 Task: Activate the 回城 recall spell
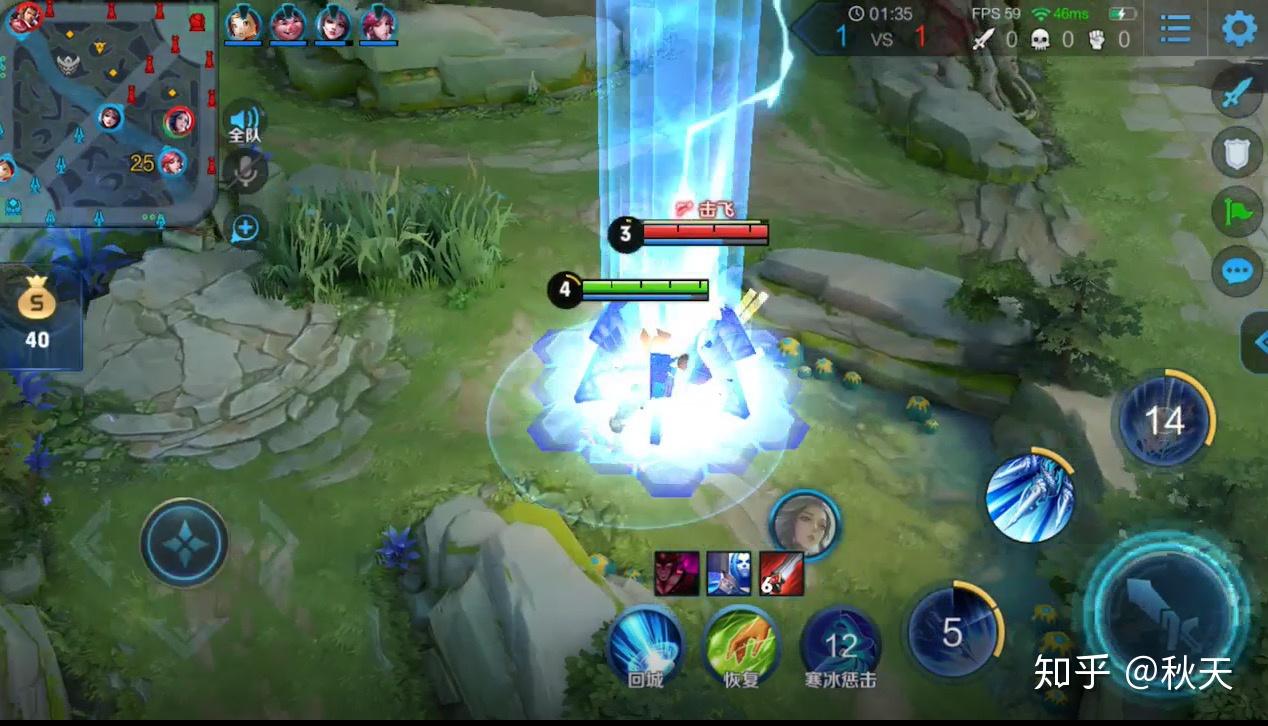[645, 643]
